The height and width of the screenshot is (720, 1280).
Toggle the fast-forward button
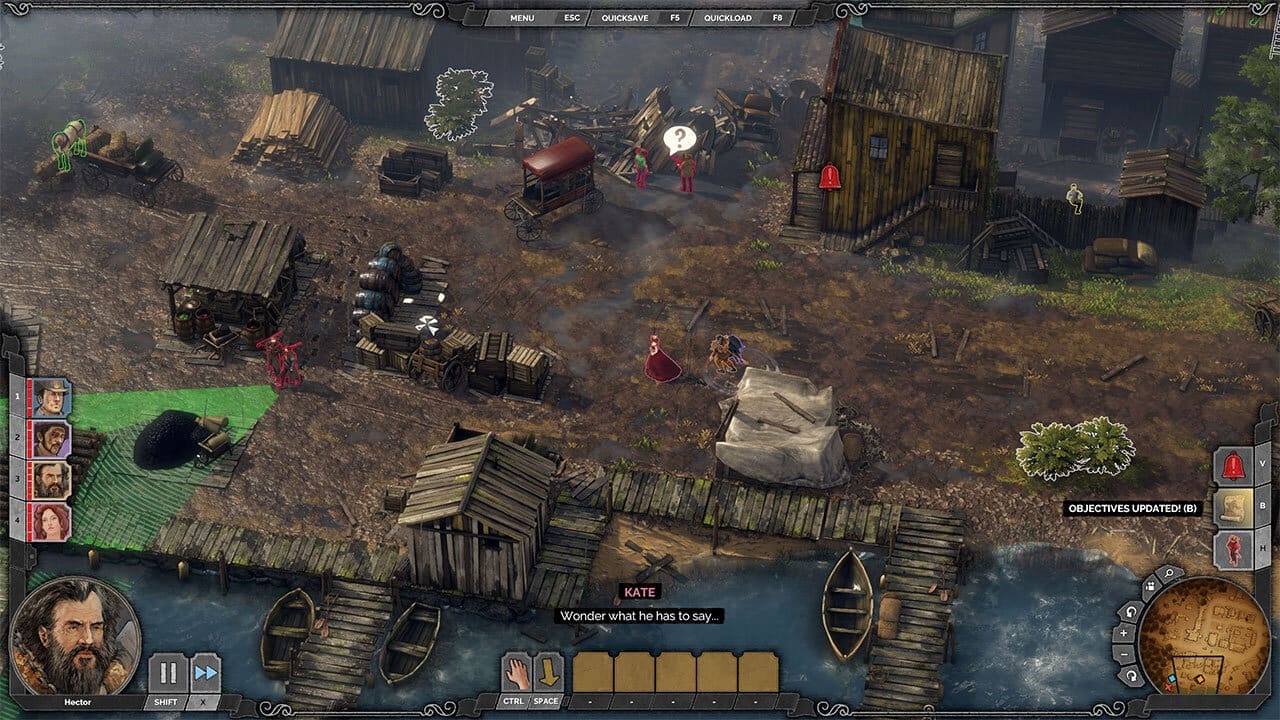click(x=205, y=672)
